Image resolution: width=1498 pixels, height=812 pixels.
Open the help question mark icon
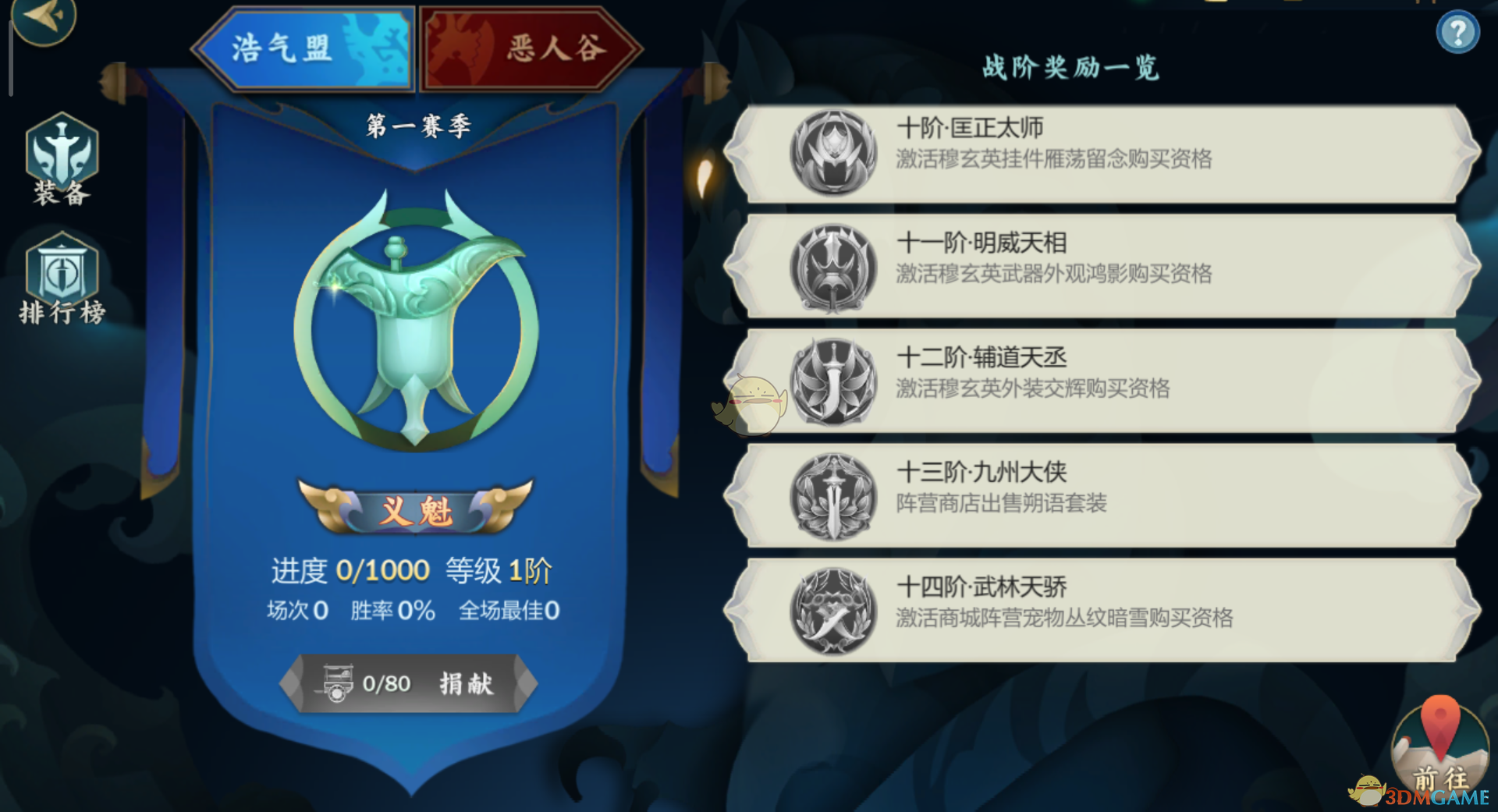point(1460,31)
